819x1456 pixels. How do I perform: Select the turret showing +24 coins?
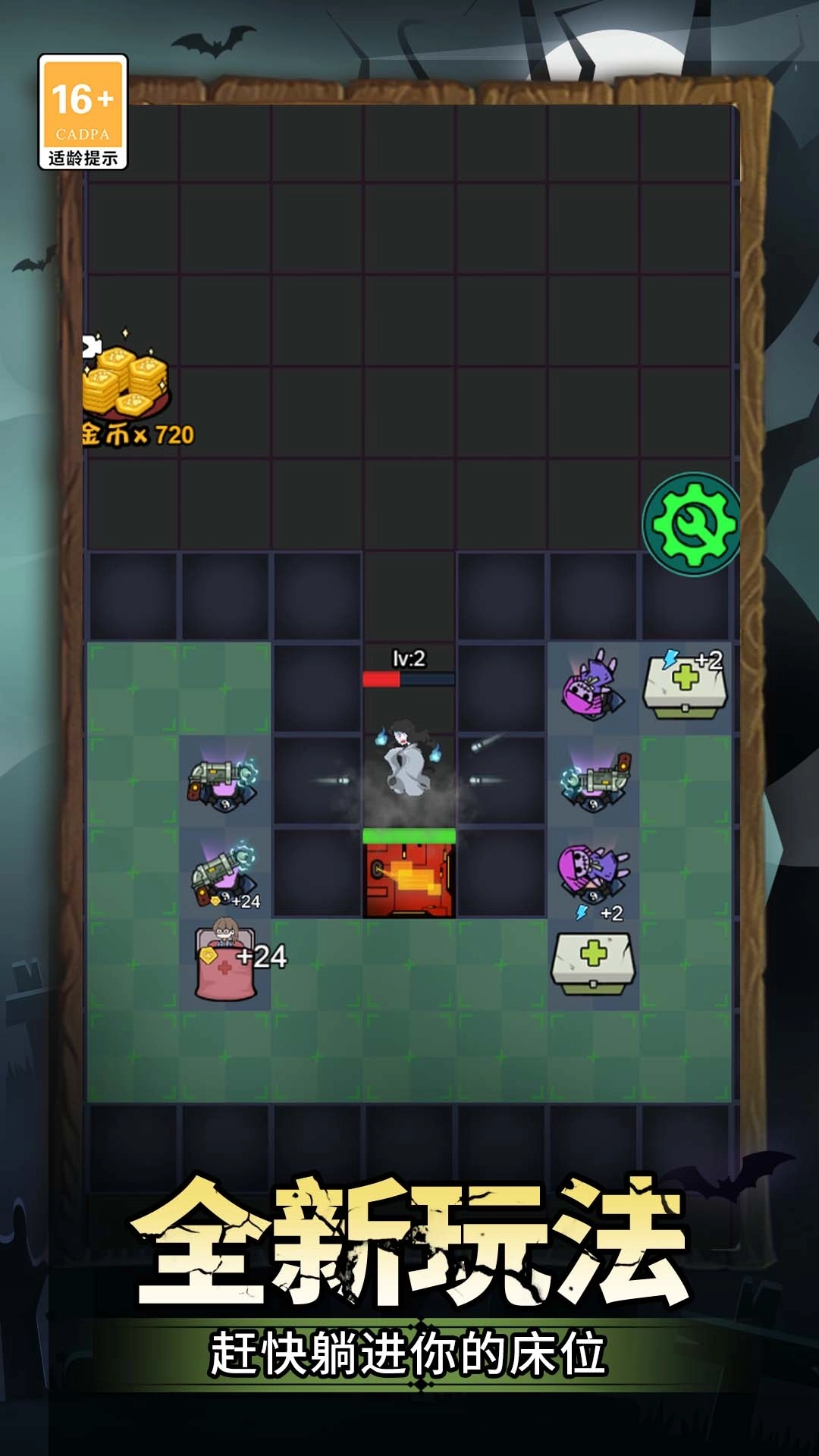pos(223,873)
